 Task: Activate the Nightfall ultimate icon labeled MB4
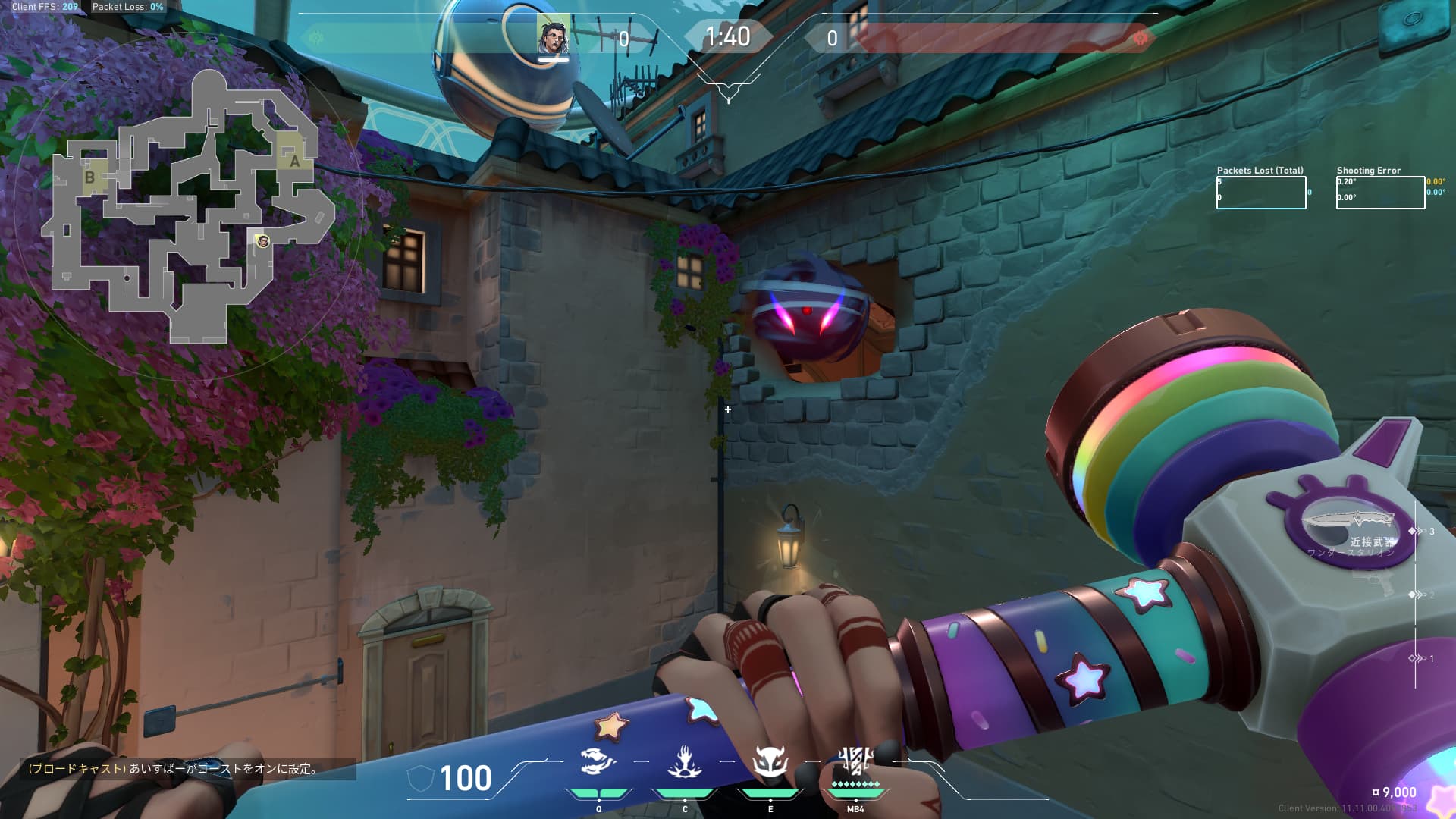pos(855,760)
